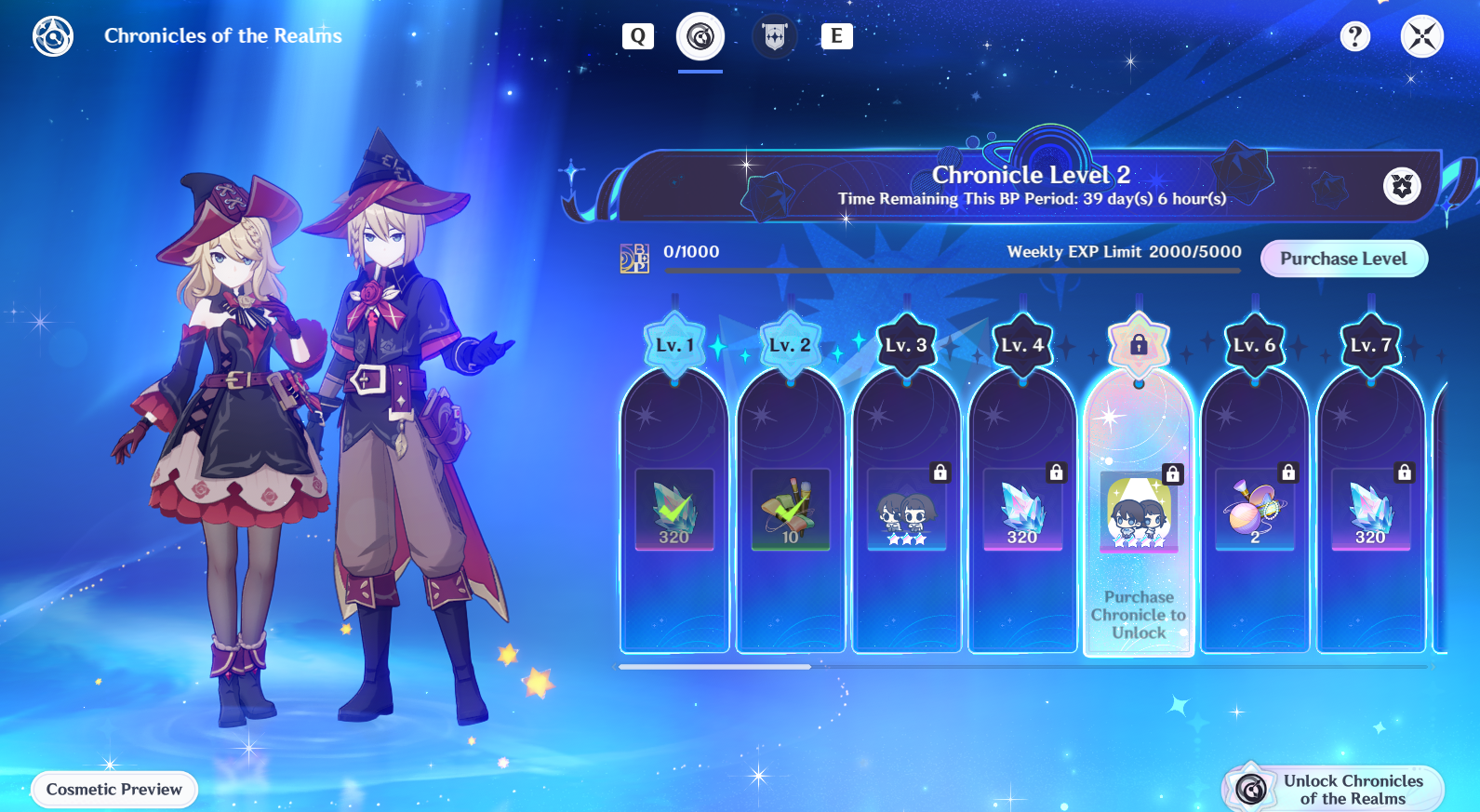Open the question mark help button
This screenshot has width=1480, height=812.
pos(1354,36)
